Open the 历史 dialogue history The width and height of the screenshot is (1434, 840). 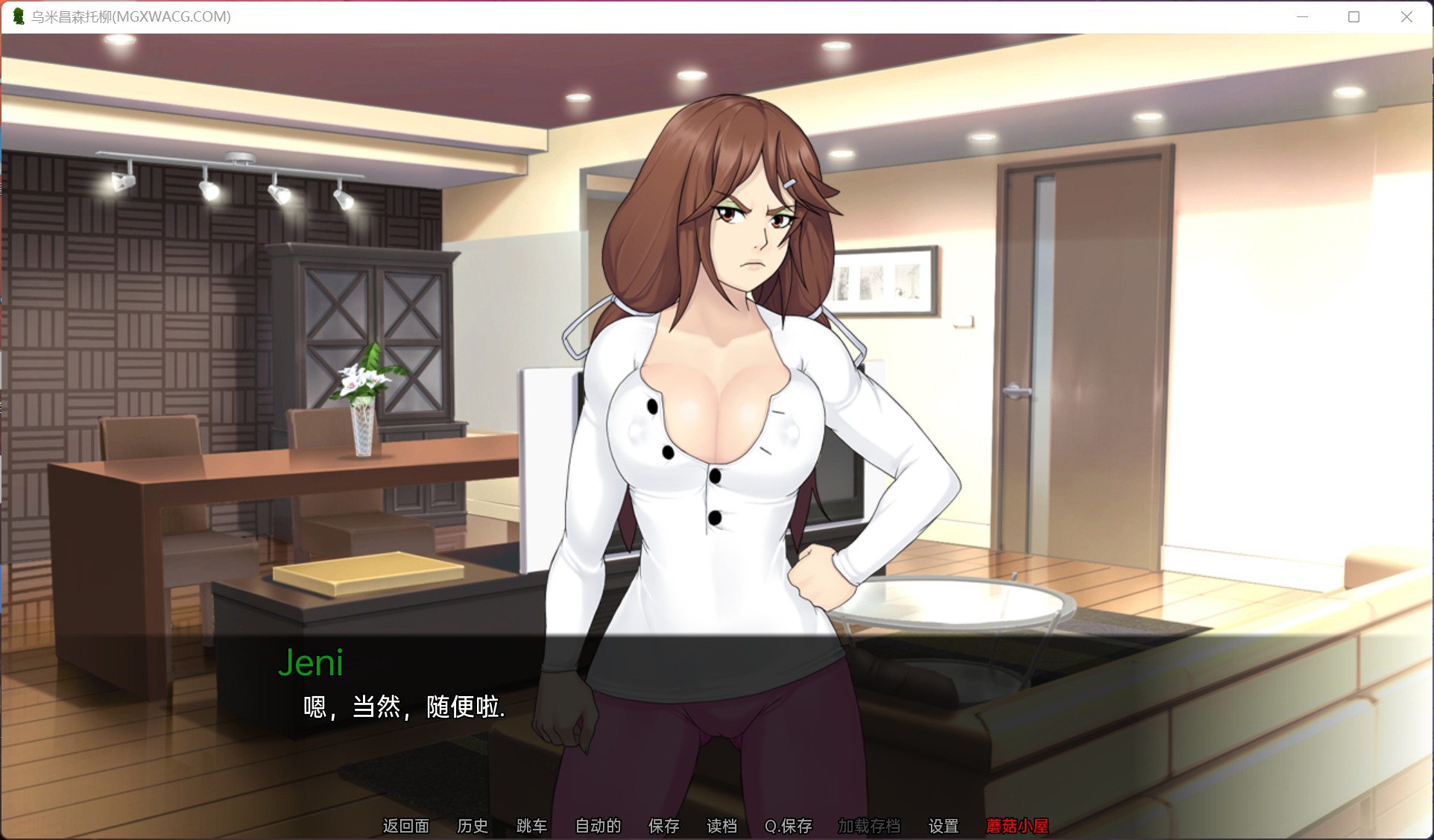pos(473,826)
